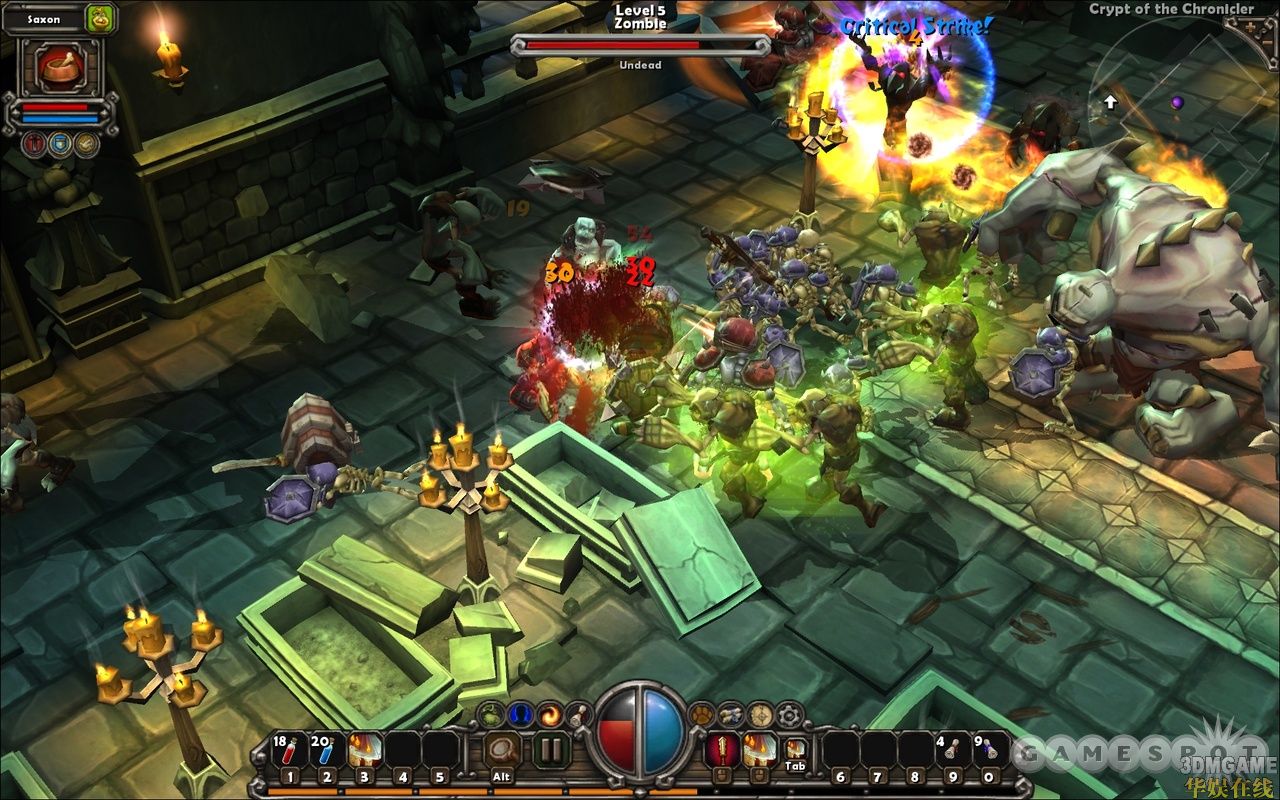Pause the game with the pause button
Viewport: 1280px width, 800px height.
(550, 750)
